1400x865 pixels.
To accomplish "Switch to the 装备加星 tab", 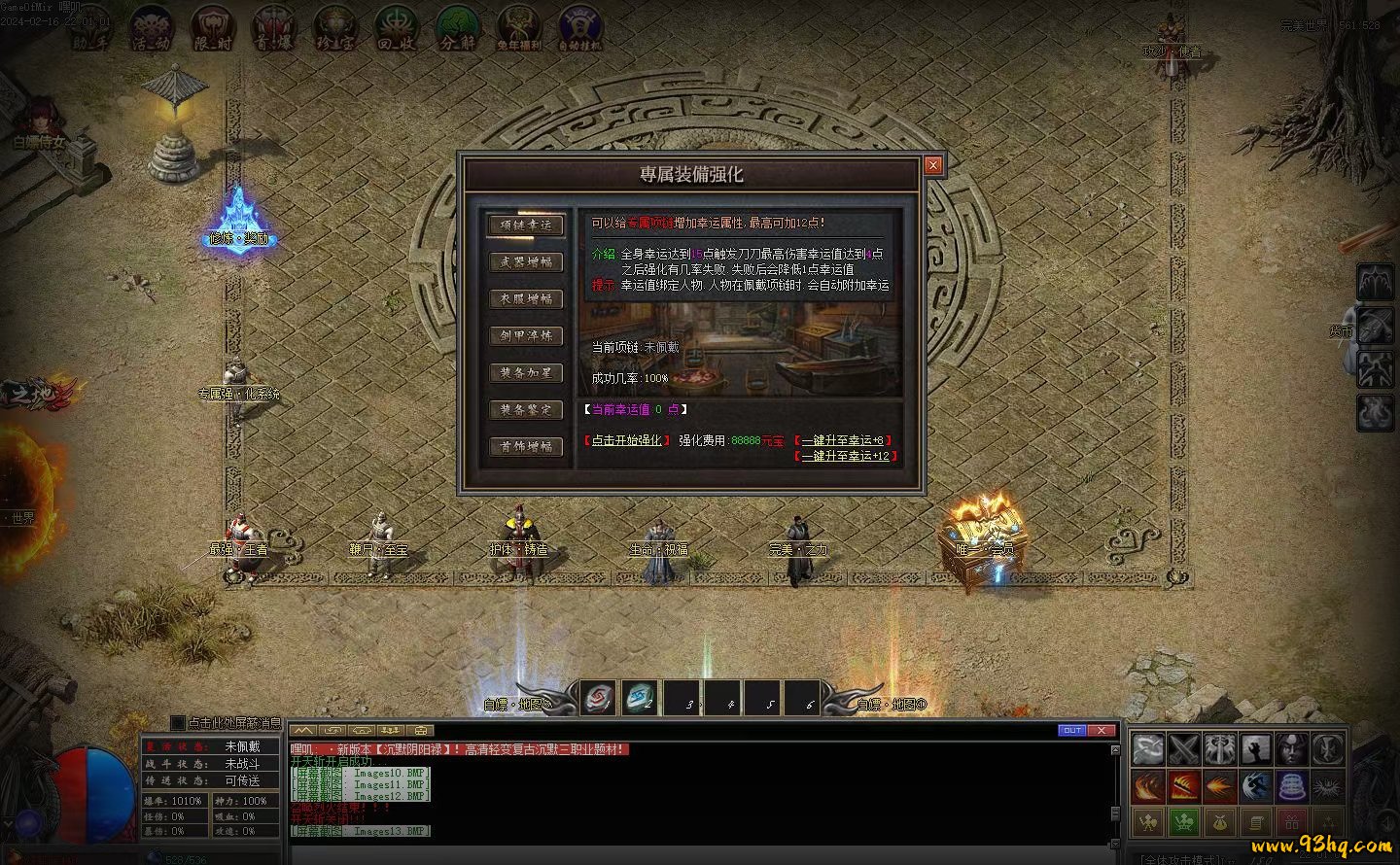I will pyautogui.click(x=526, y=372).
